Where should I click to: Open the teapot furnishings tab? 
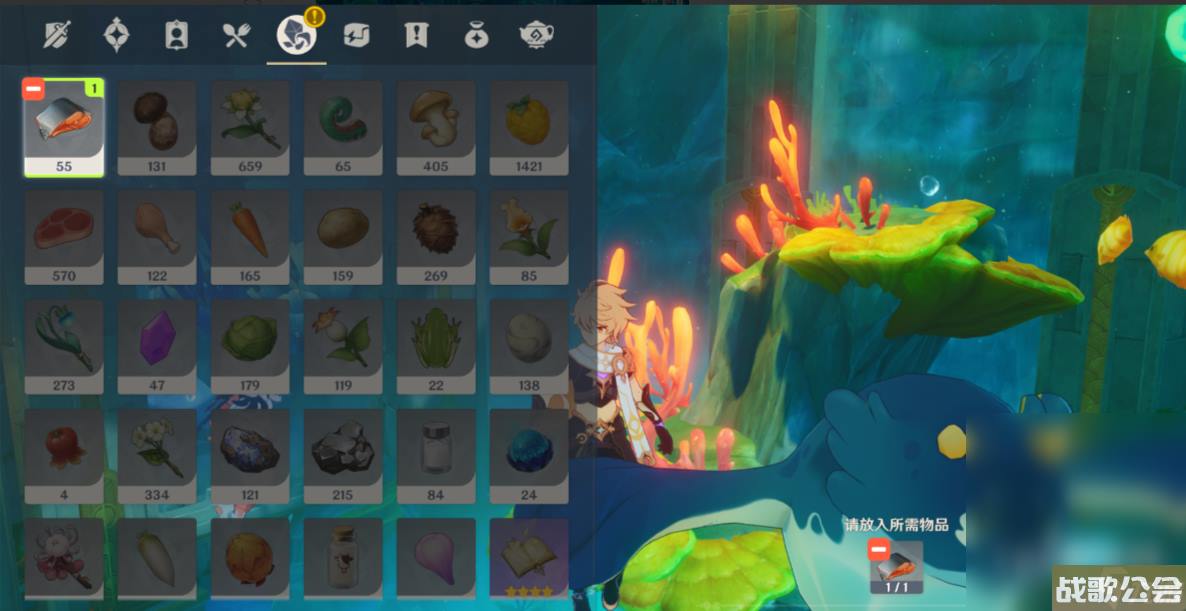[537, 36]
